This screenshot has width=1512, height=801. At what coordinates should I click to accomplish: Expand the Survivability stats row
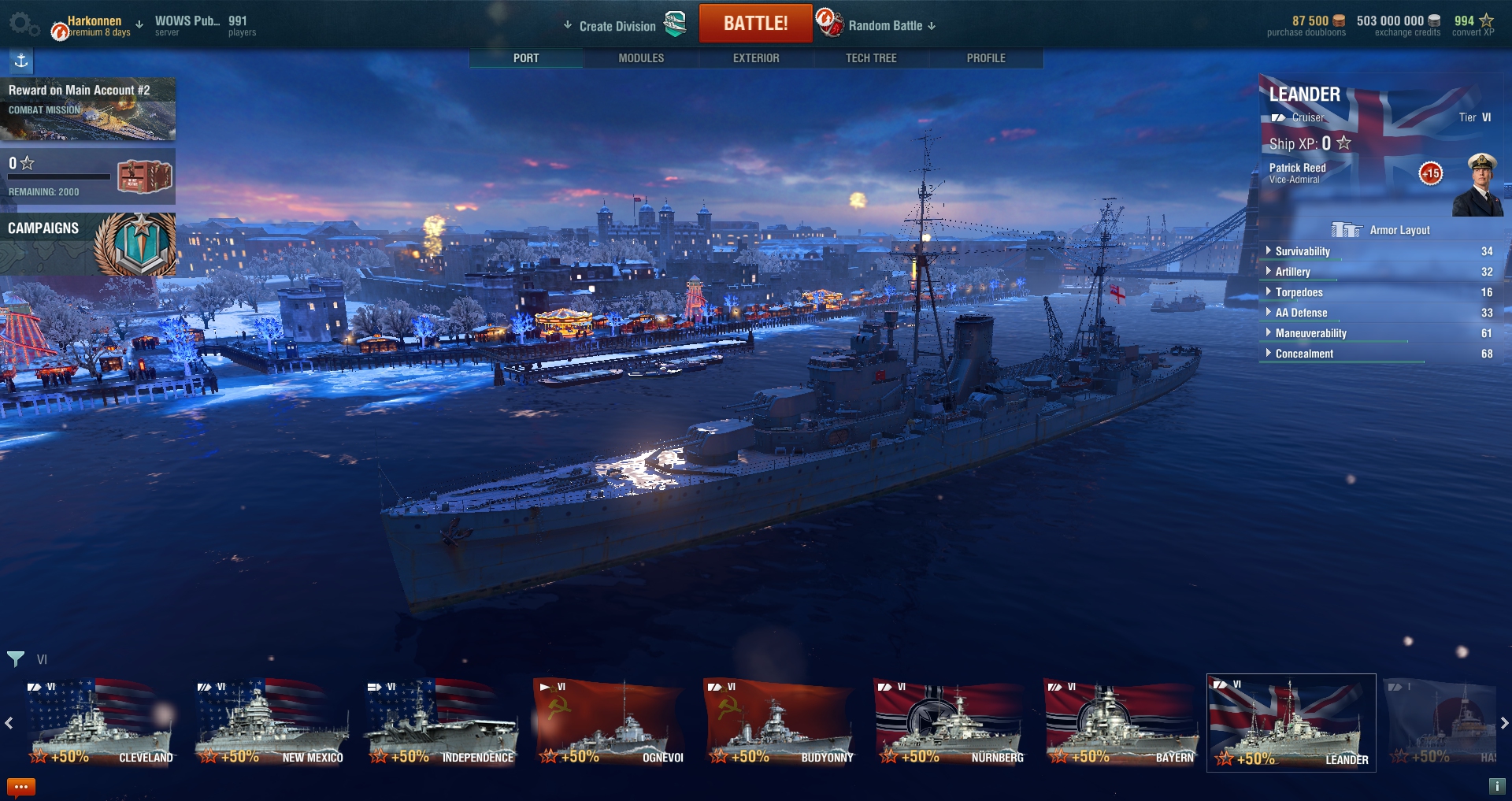click(x=1303, y=251)
